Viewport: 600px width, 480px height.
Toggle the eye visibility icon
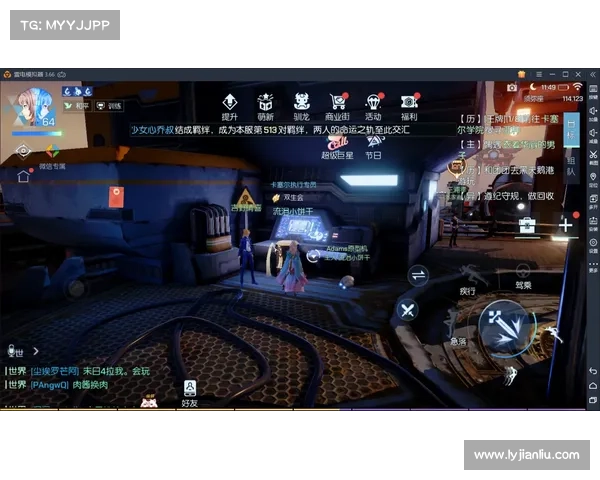point(23,151)
